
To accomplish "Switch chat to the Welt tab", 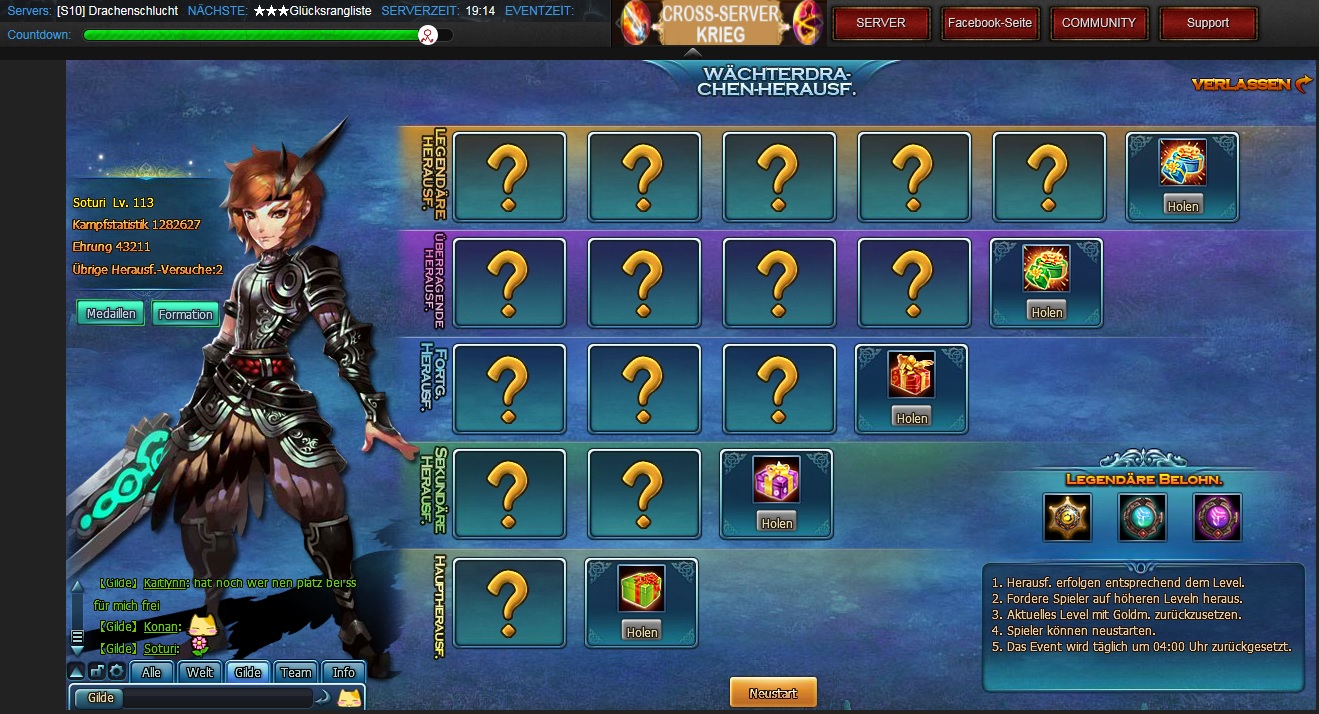I will (200, 672).
